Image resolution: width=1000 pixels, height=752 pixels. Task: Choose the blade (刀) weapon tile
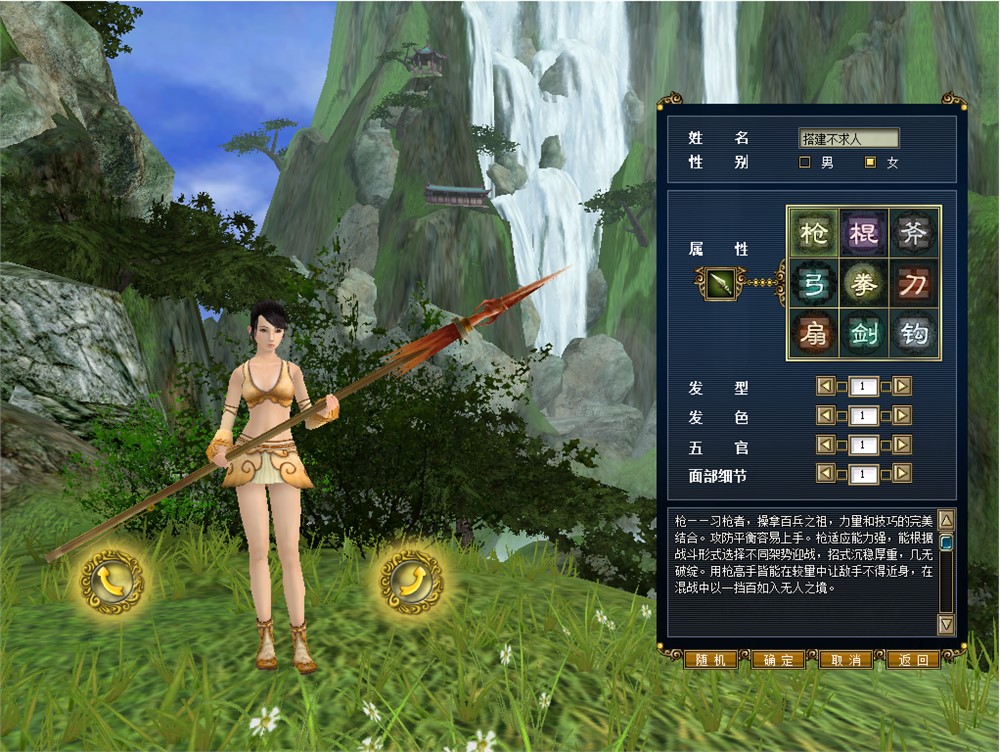[914, 283]
